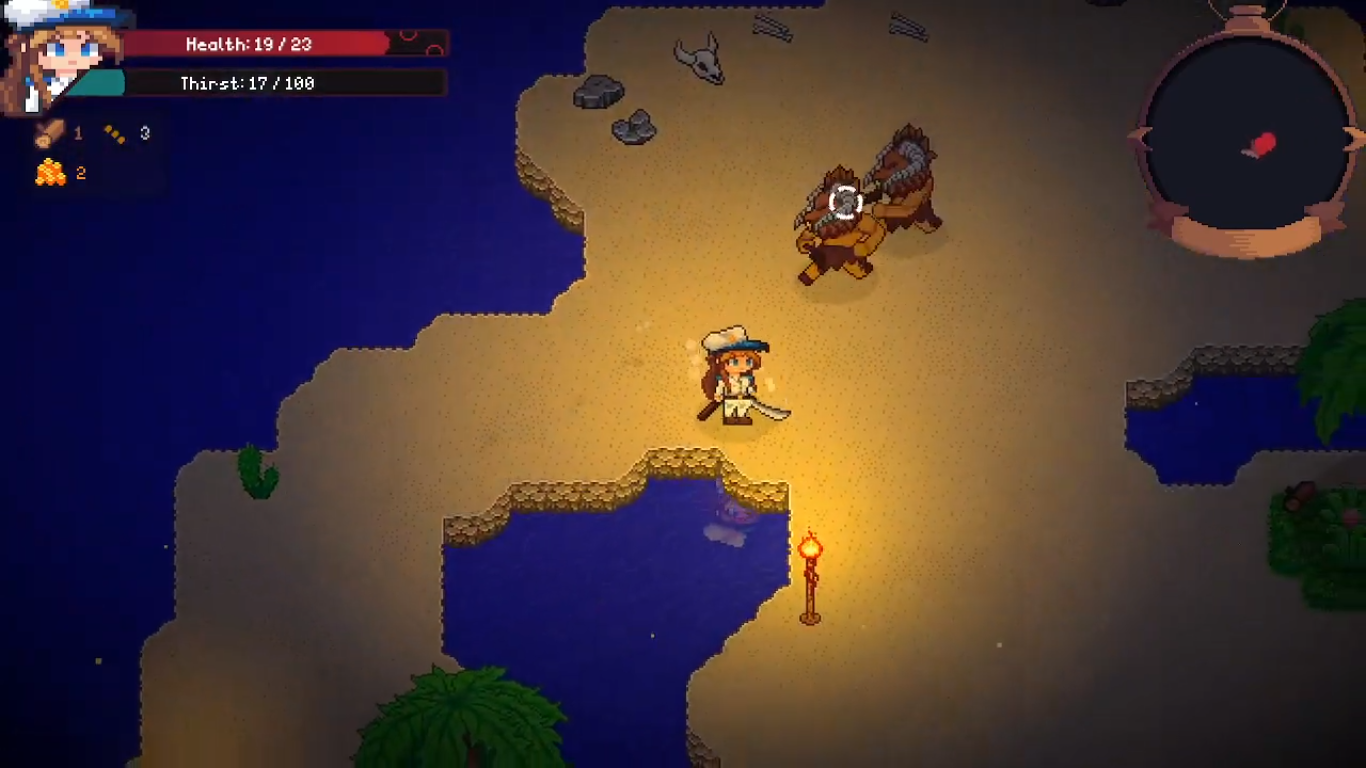Viewport: 1366px width, 768px height.
Task: Open the round minimap
Action: [1247, 135]
